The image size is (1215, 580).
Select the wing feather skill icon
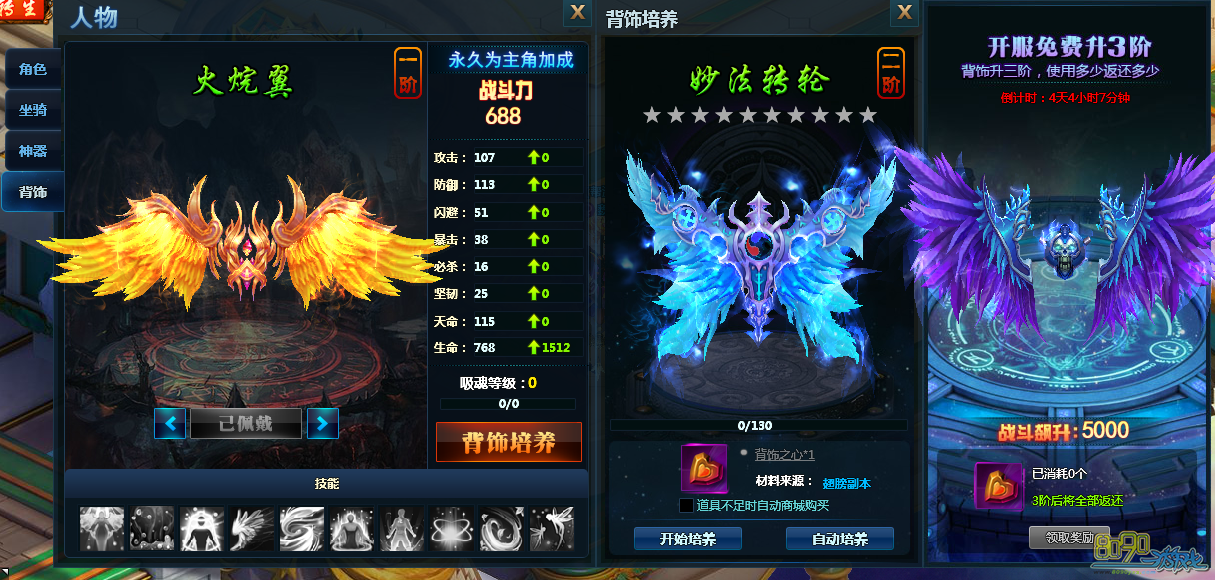tap(252, 528)
